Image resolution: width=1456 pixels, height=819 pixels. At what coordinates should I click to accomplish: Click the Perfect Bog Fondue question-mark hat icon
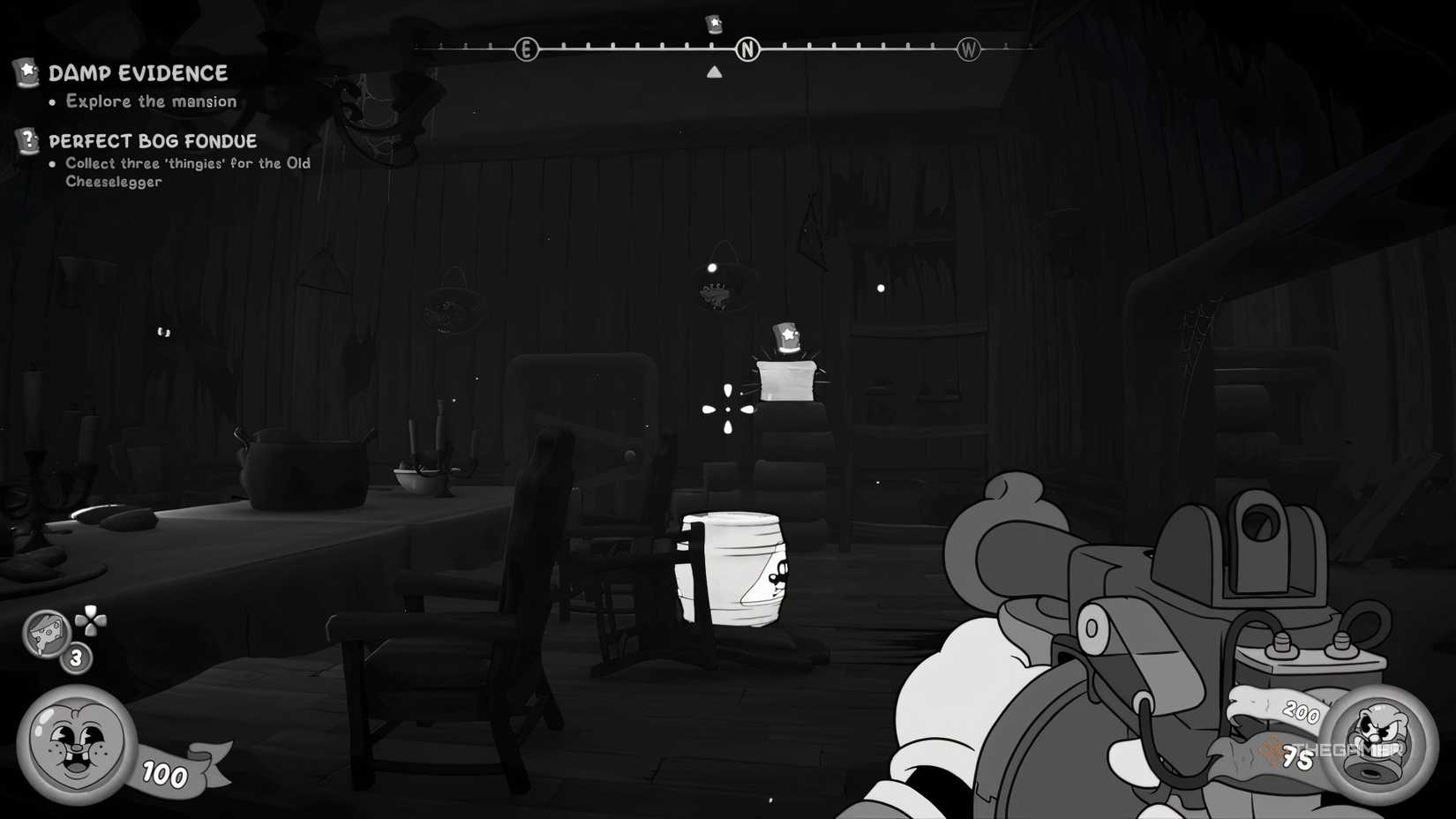pyautogui.click(x=26, y=139)
